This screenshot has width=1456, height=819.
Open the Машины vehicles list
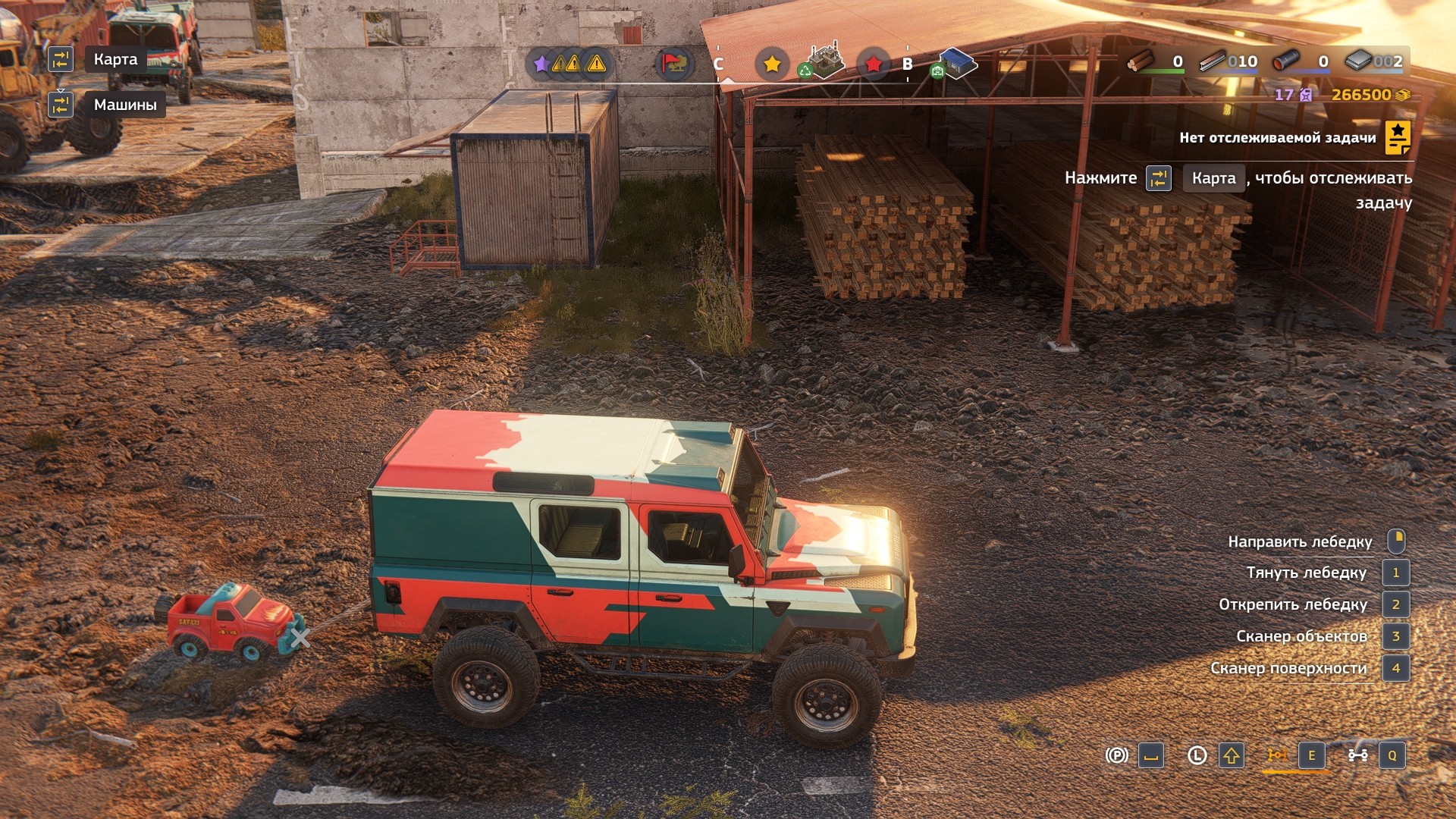coord(125,105)
